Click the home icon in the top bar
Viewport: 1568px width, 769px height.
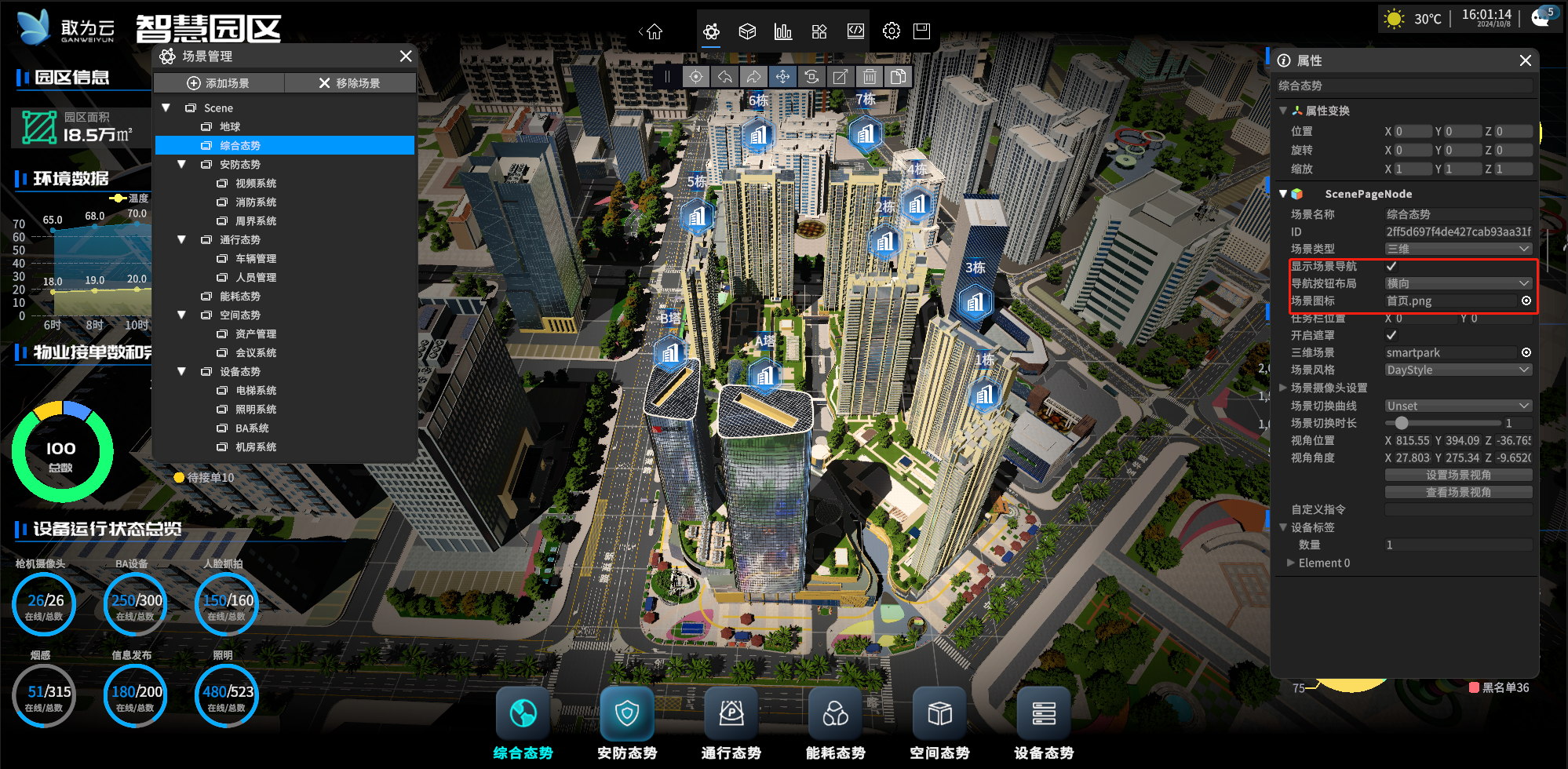[655, 32]
